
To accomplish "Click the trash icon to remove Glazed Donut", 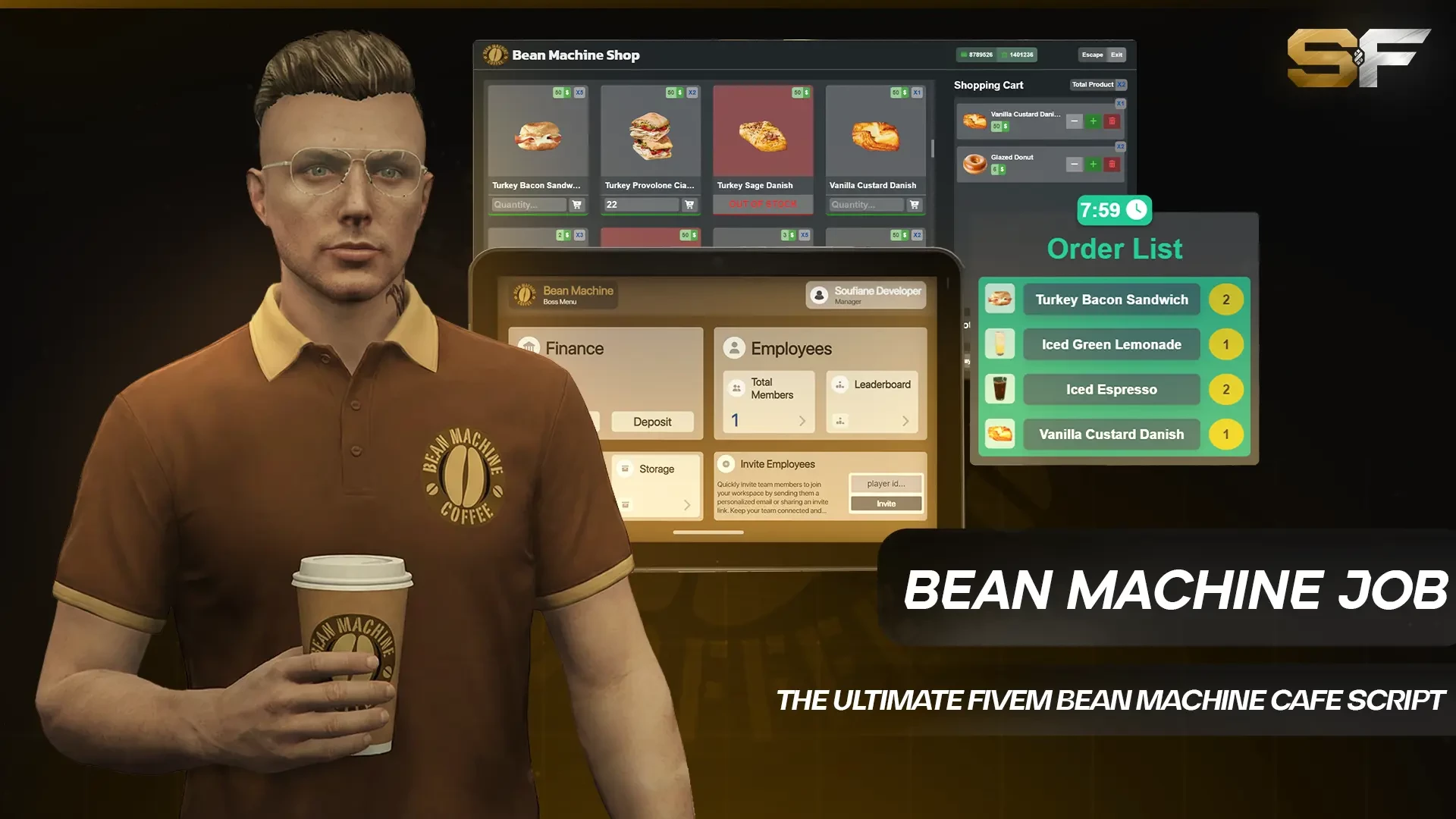I will (x=1112, y=164).
